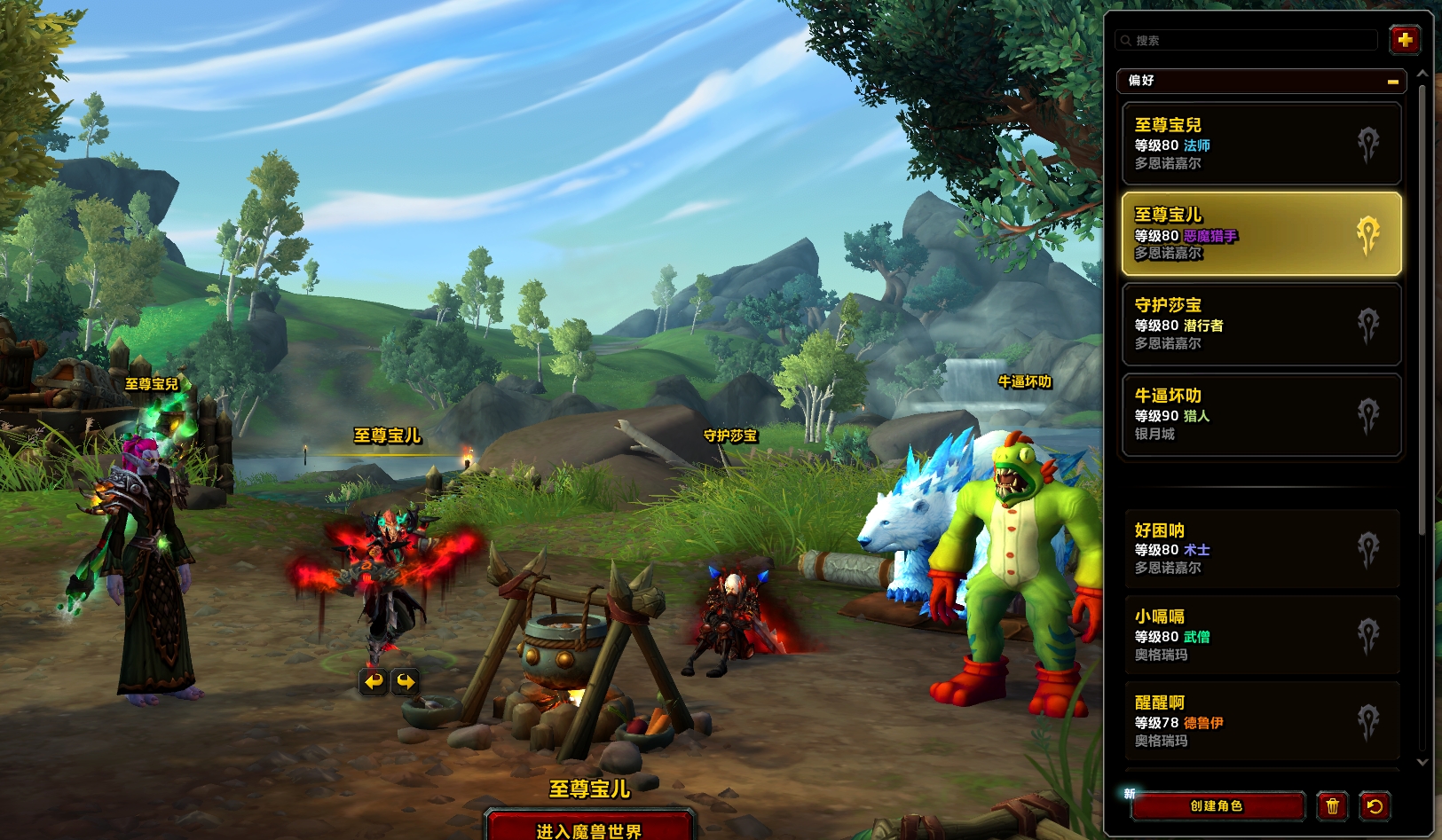Select the monk character 小嗝嗝
The image size is (1442, 840).
tap(1260, 635)
